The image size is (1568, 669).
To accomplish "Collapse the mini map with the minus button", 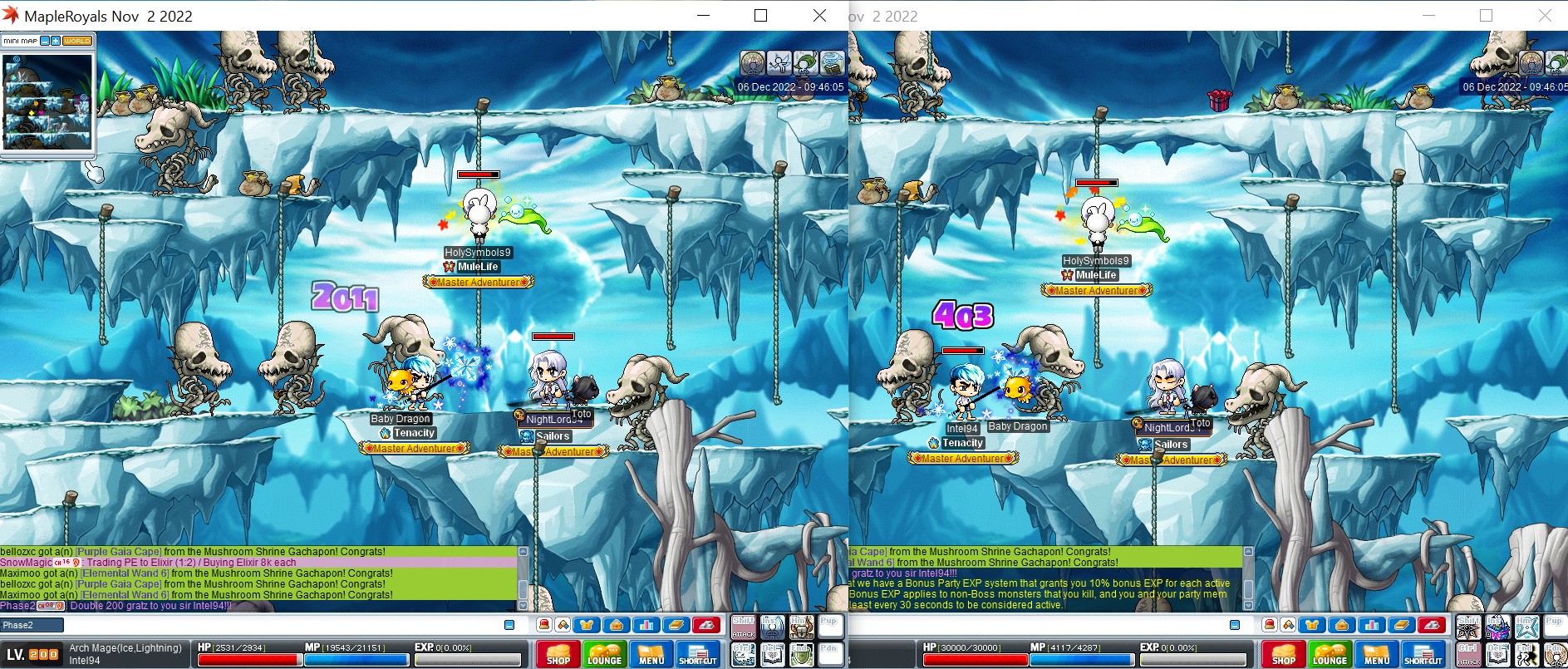I will [x=45, y=40].
